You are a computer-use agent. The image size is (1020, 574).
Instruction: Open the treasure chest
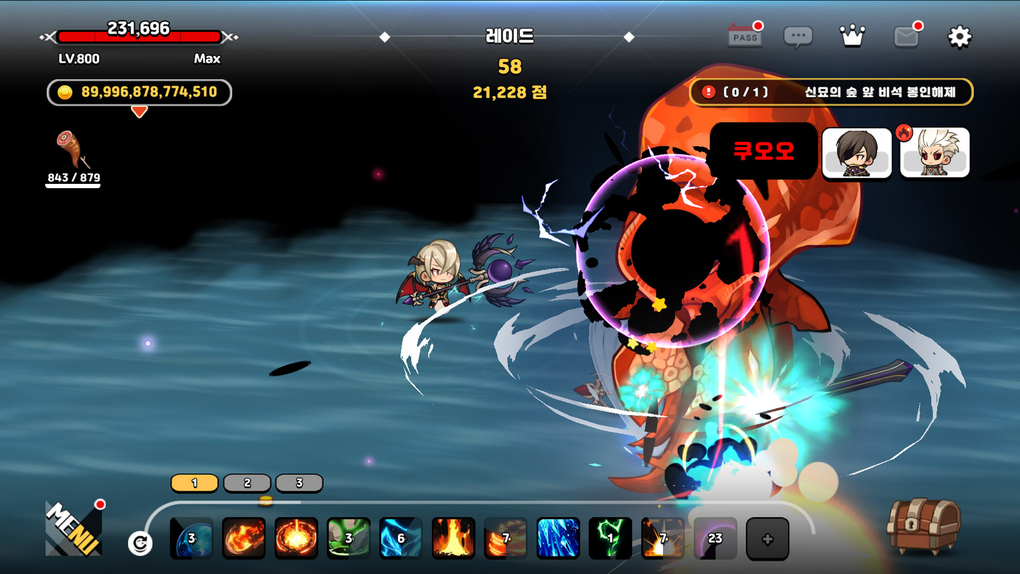[x=923, y=524]
